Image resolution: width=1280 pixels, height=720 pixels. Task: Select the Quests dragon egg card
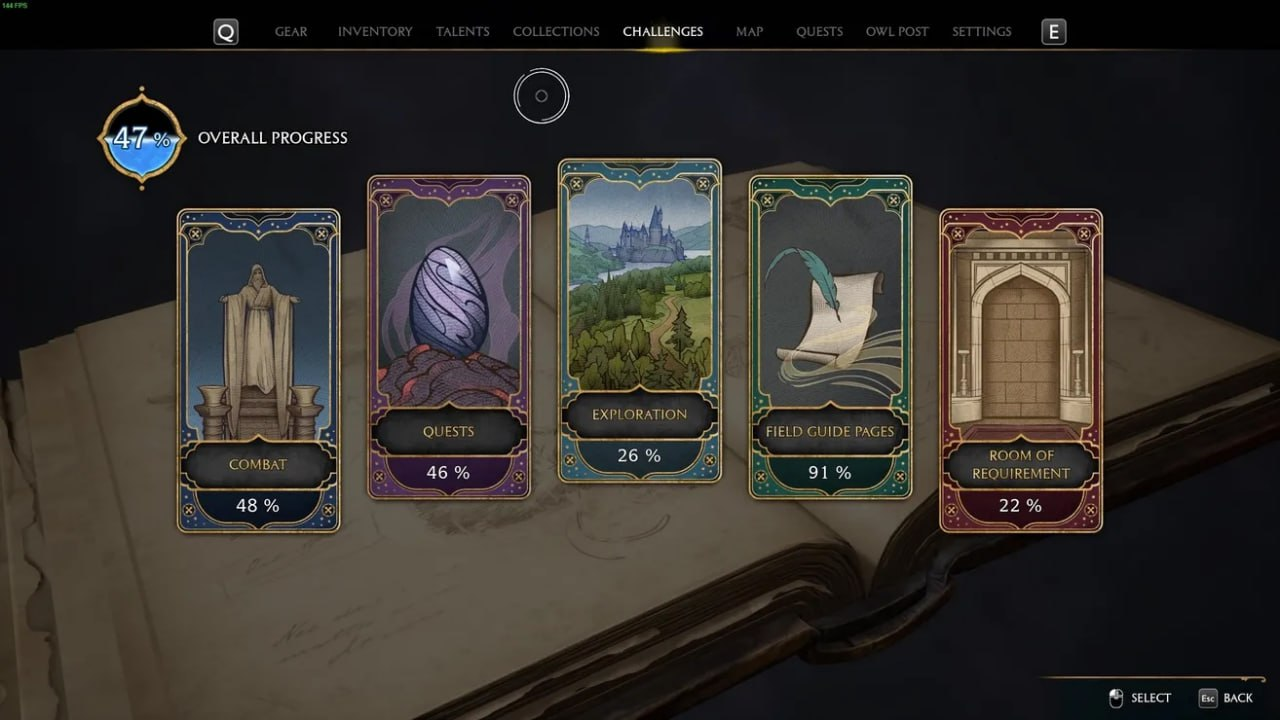pyautogui.click(x=449, y=335)
